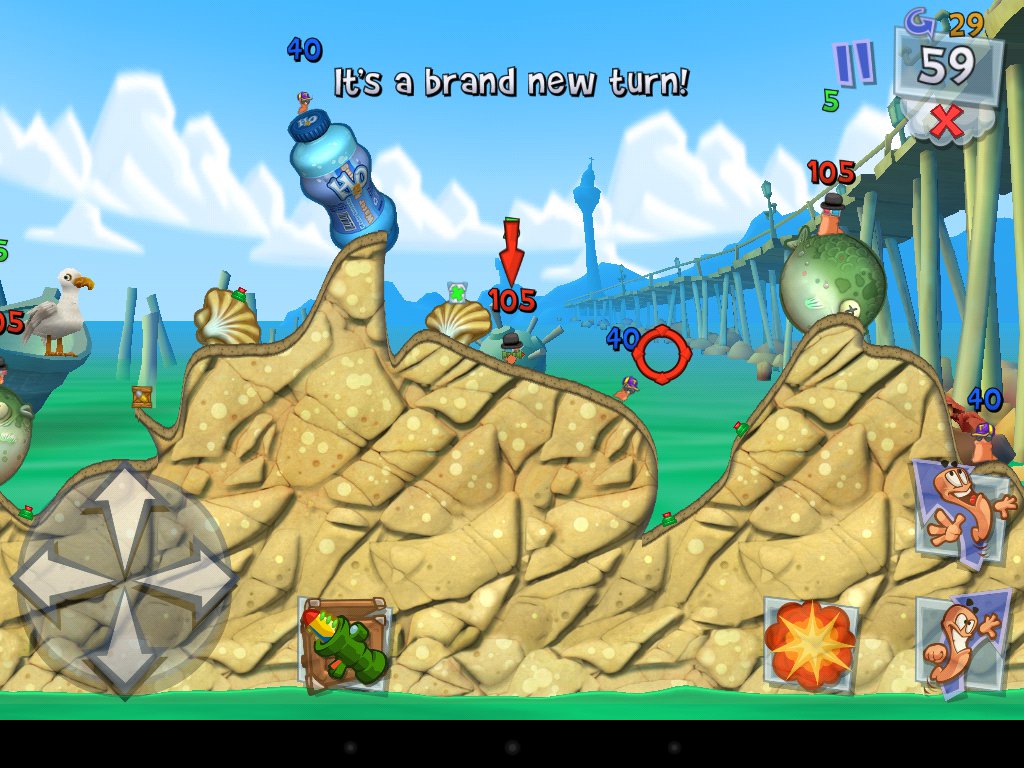Click the red X below the turn timer
Screen dimensions: 1024x768
point(946,121)
